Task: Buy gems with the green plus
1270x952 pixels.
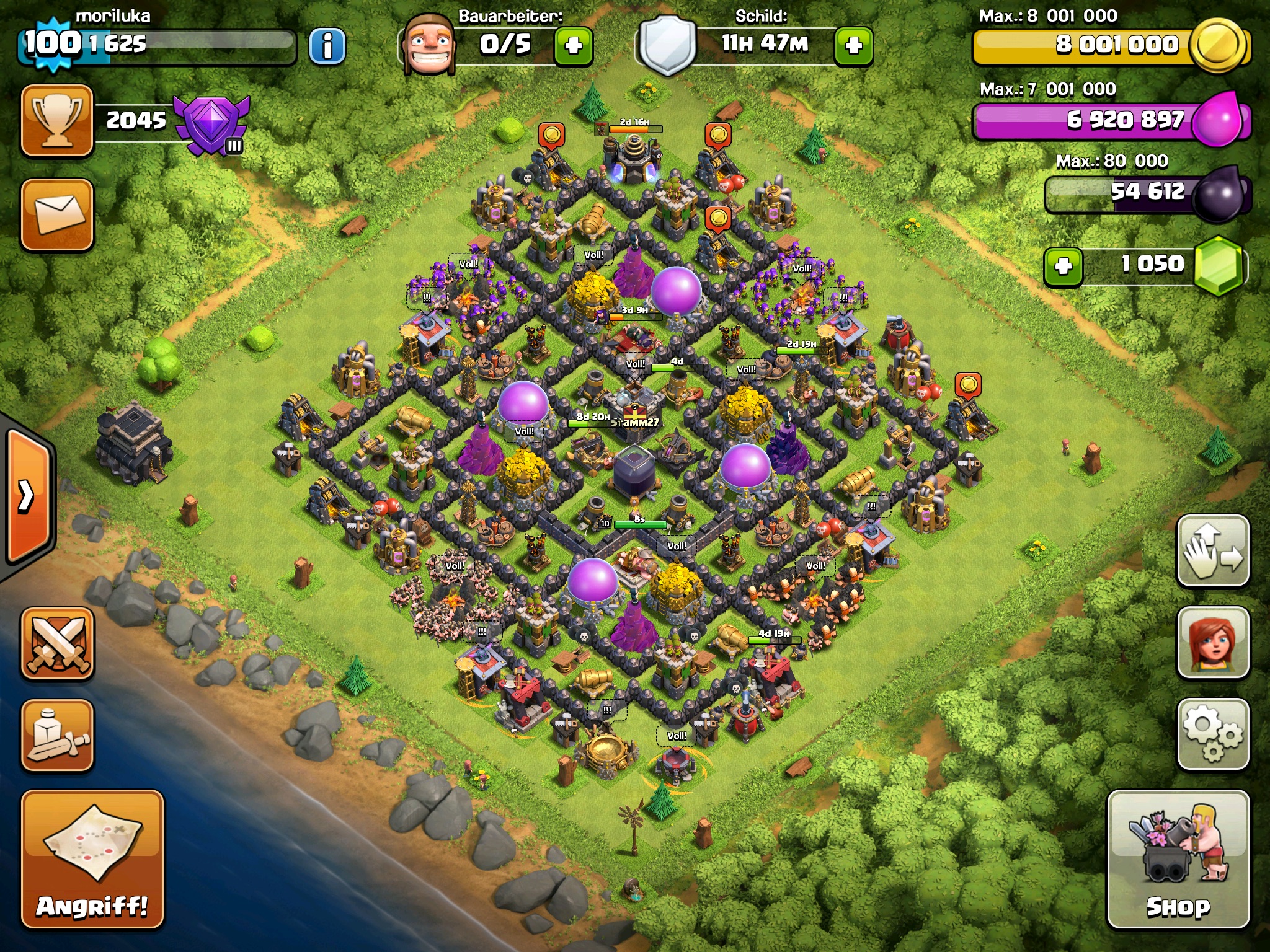Action: tap(1063, 267)
